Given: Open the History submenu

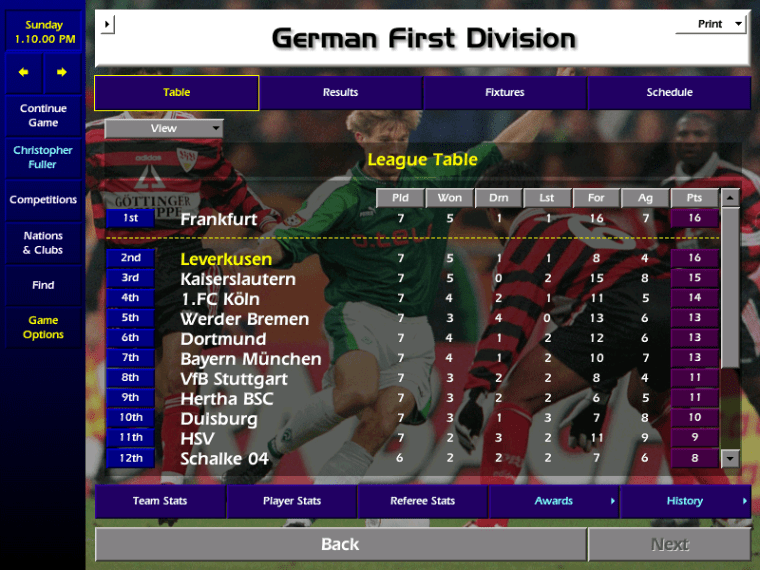Looking at the screenshot, I should click(x=685, y=501).
